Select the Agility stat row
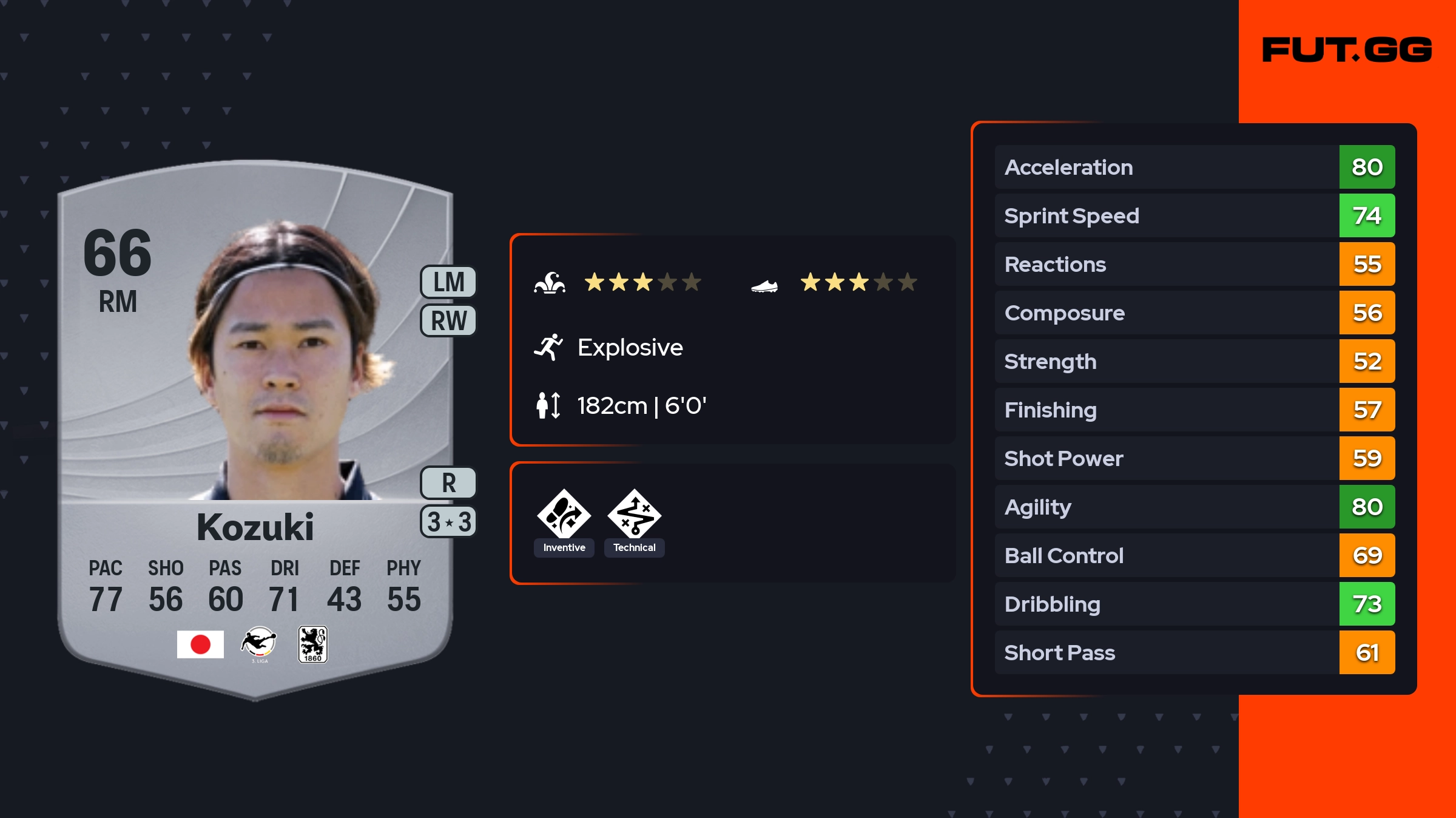The width and height of the screenshot is (1456, 818). [x=1194, y=507]
